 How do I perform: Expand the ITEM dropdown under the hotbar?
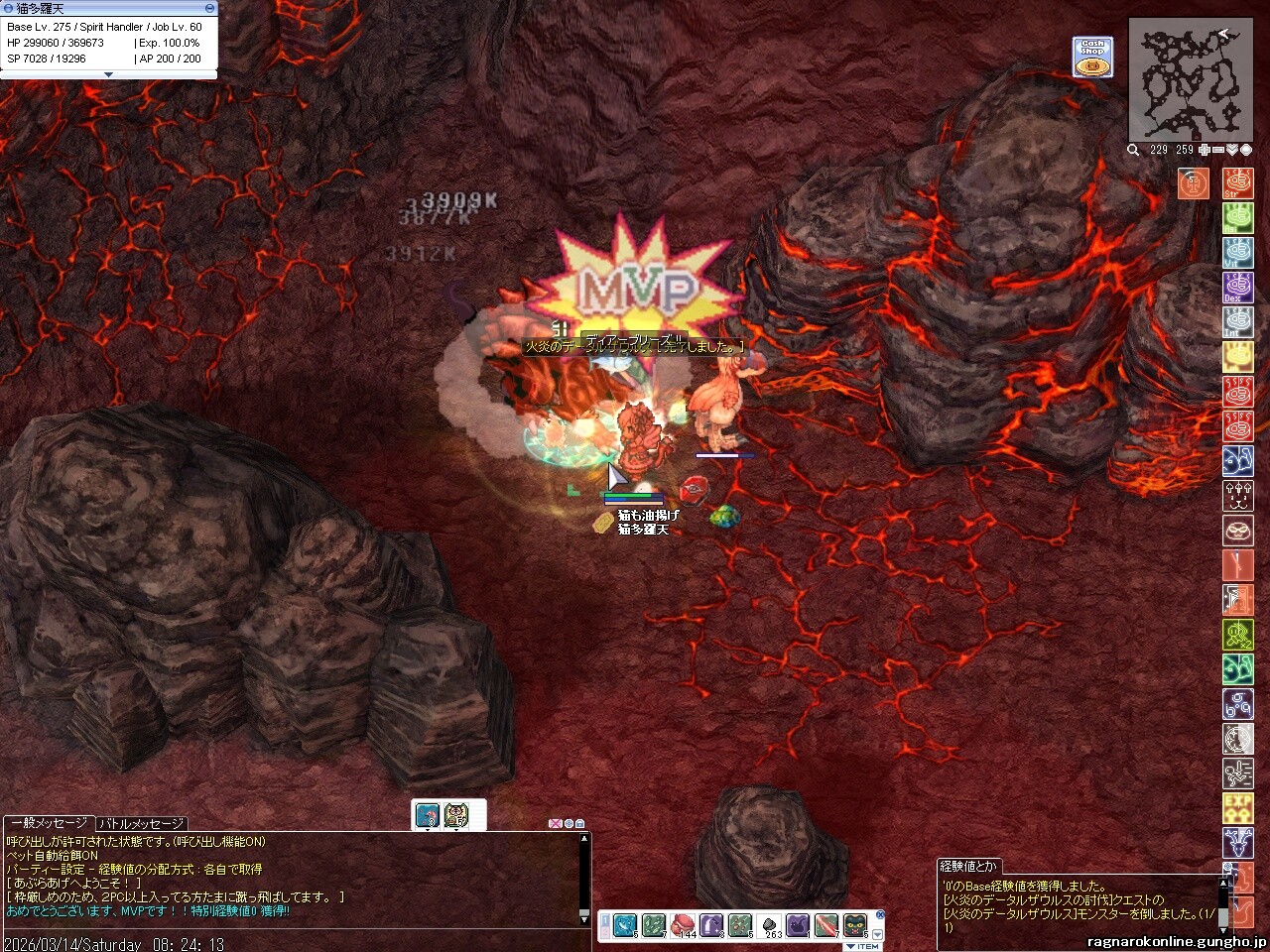coord(862,946)
